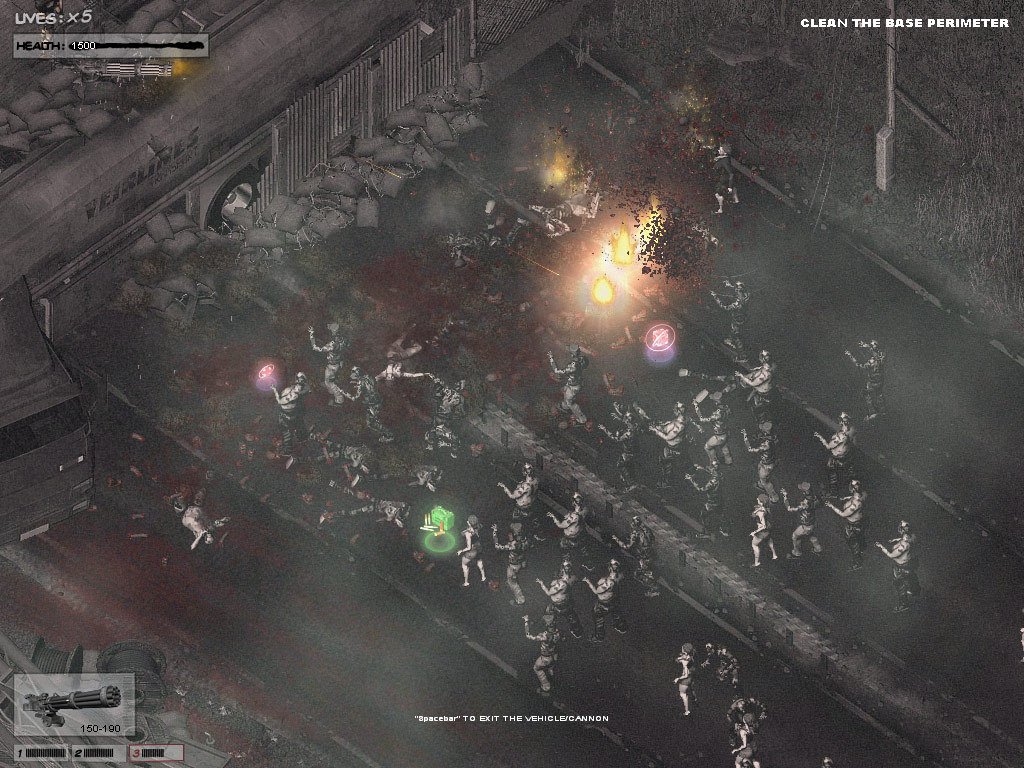The image size is (1024, 768).
Task: Click the Clean the Base Perimeter objective
Action: (x=904, y=23)
